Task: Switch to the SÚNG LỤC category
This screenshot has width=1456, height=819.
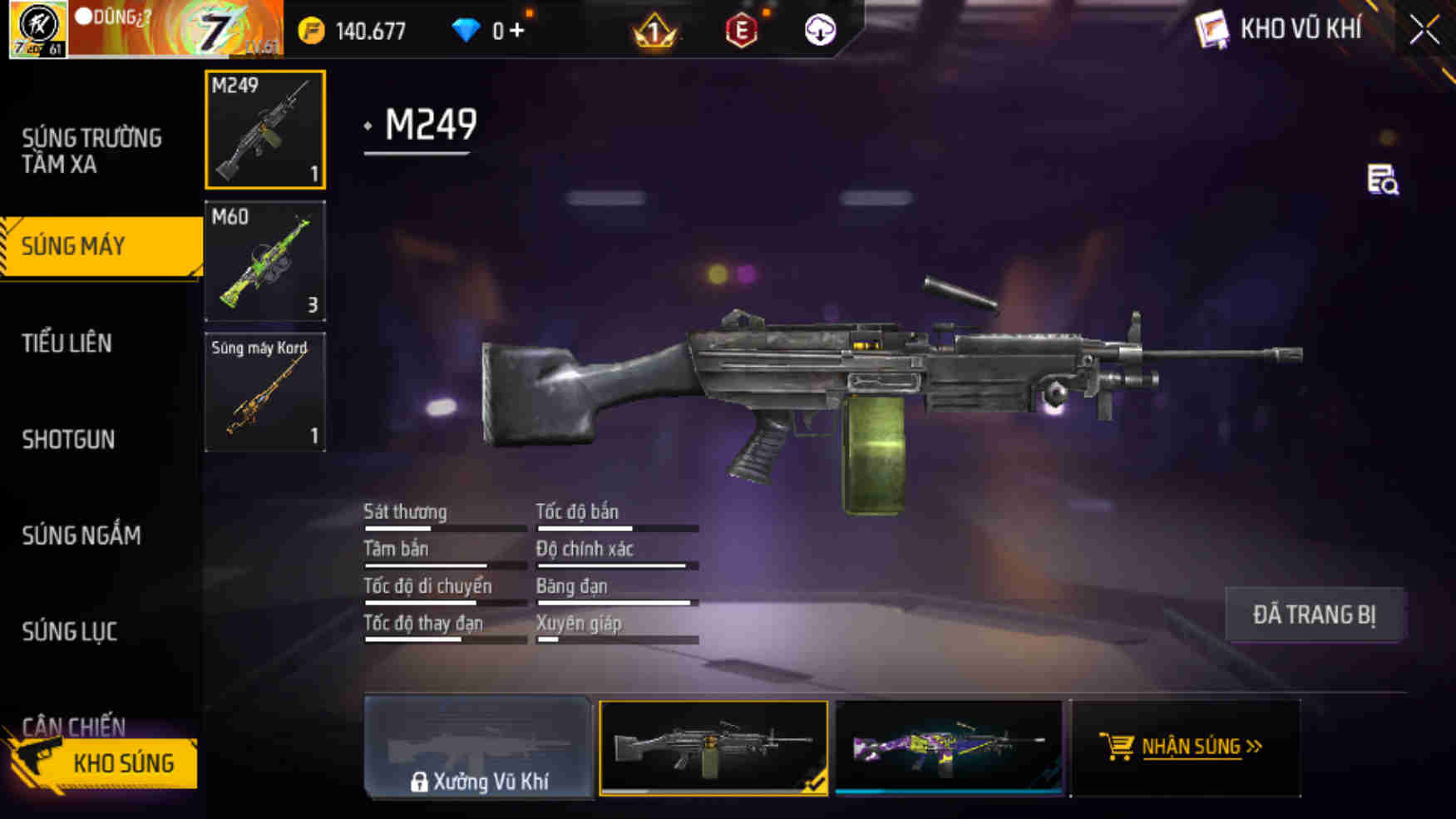Action: 71,632
